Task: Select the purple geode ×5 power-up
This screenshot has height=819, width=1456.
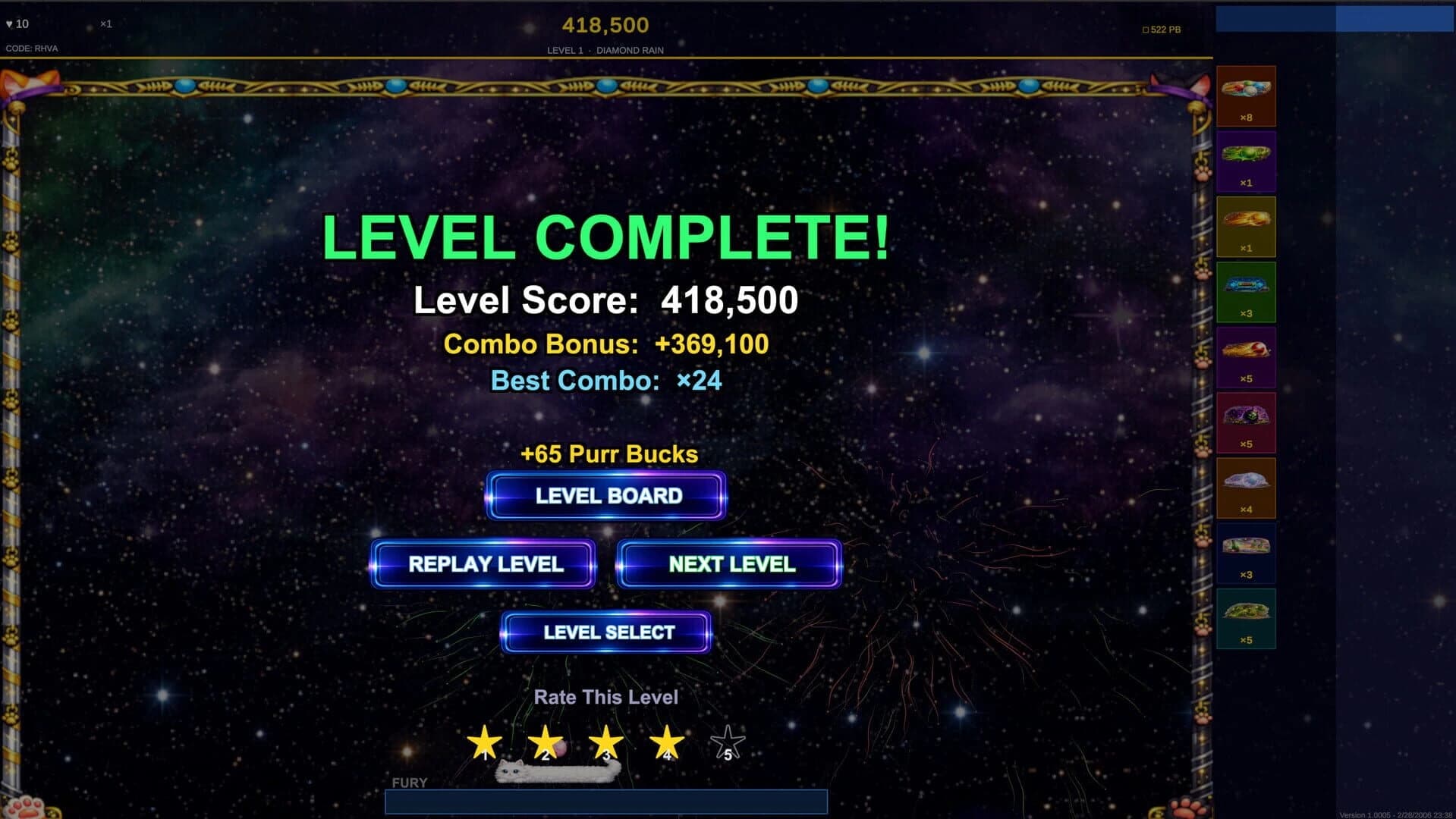Action: click(x=1245, y=421)
